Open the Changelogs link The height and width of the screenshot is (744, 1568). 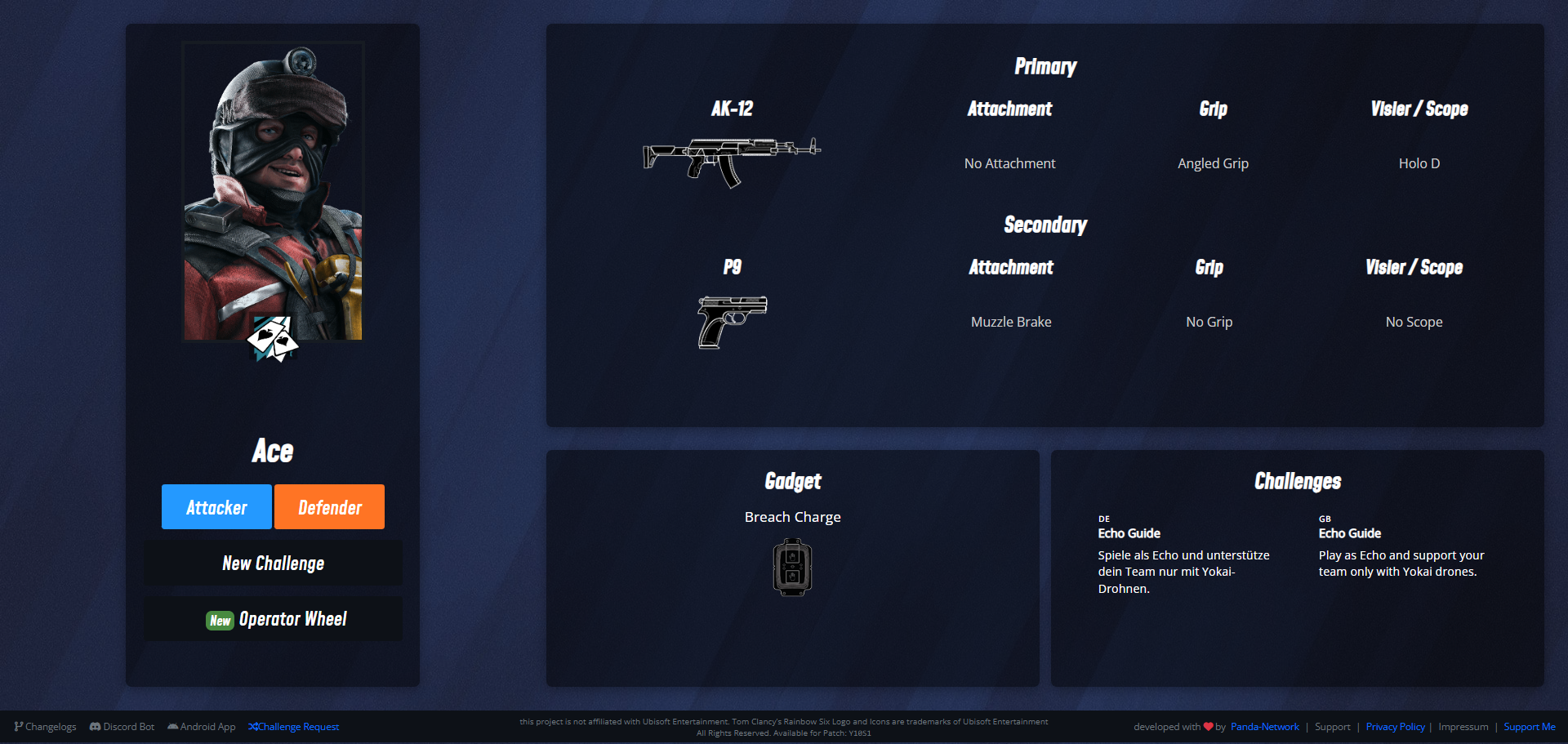[46, 727]
